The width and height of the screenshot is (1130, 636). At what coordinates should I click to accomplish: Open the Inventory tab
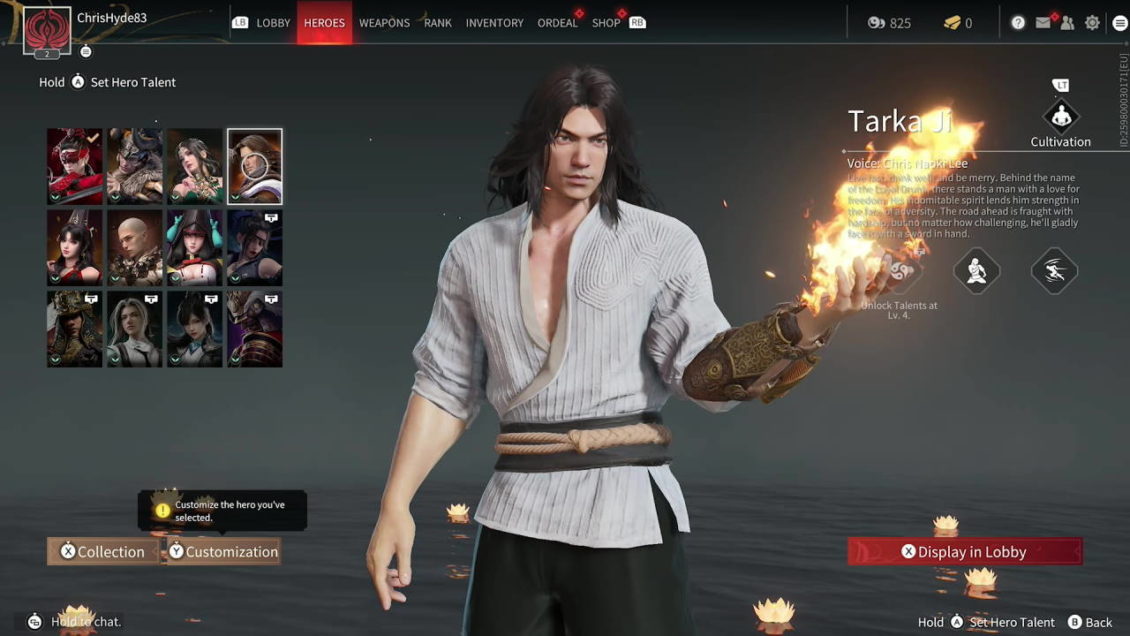[494, 23]
